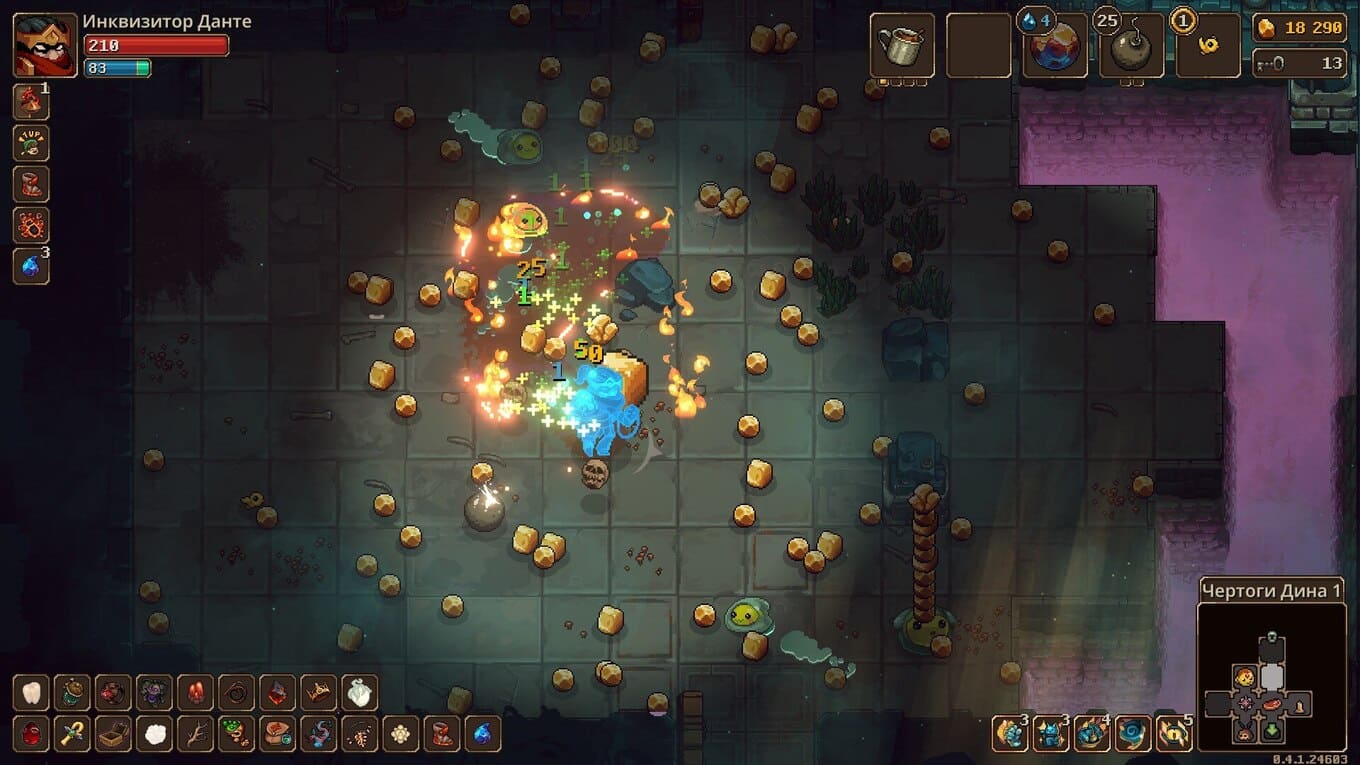1360x765 pixels.
Task: Click the blue flame relic in bottom row
Action: click(x=482, y=734)
